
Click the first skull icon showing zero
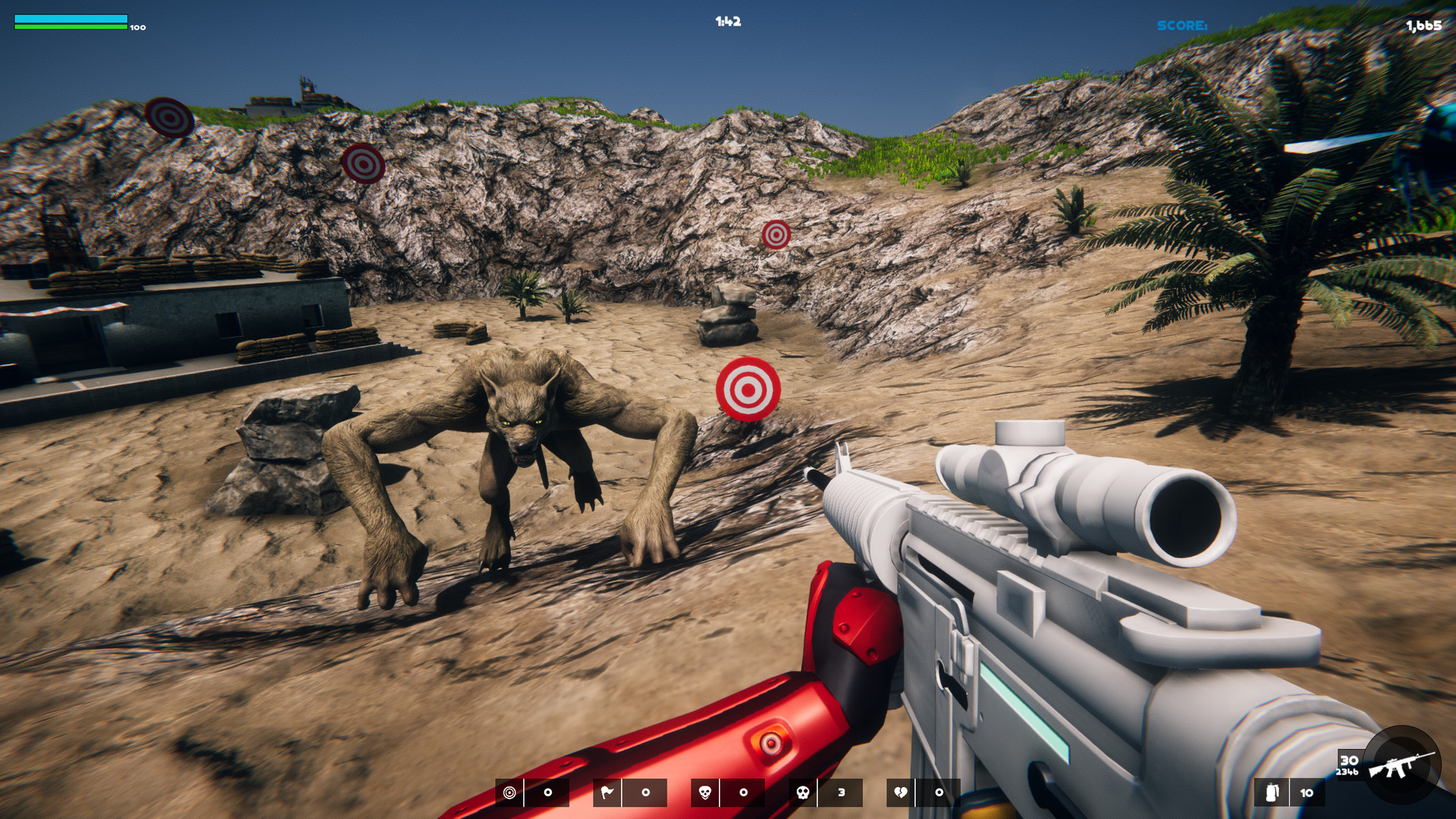(x=705, y=791)
